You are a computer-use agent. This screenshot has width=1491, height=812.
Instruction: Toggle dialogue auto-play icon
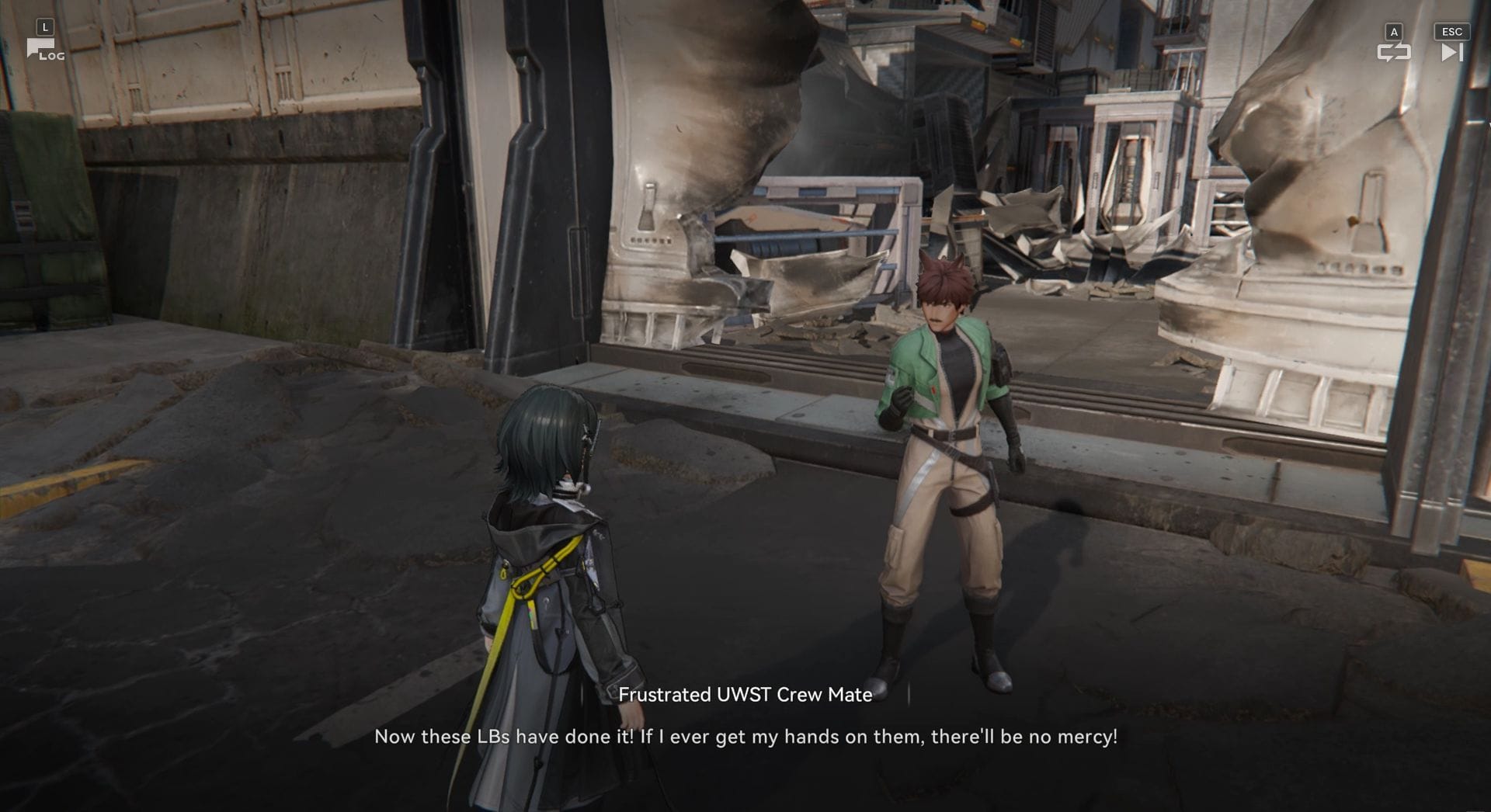pos(1393,52)
